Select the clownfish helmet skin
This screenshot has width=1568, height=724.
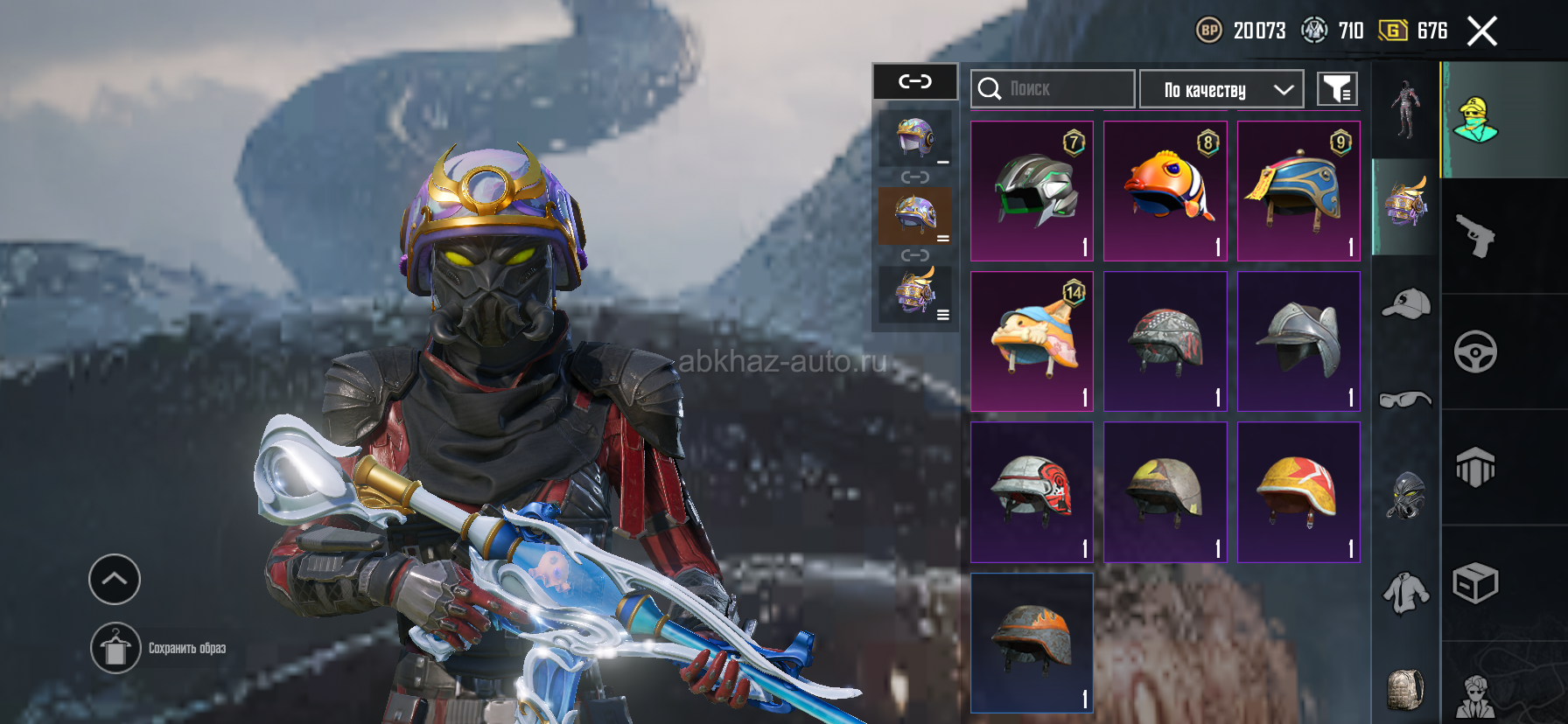tap(1165, 191)
